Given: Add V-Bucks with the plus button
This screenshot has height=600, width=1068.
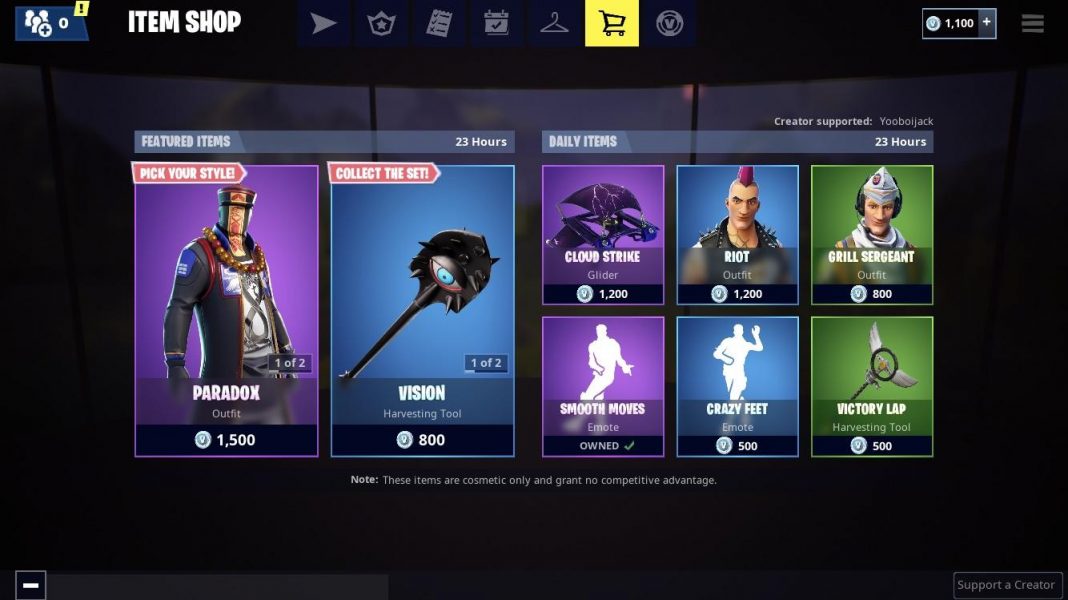Looking at the screenshot, I should pyautogui.click(x=986, y=23).
